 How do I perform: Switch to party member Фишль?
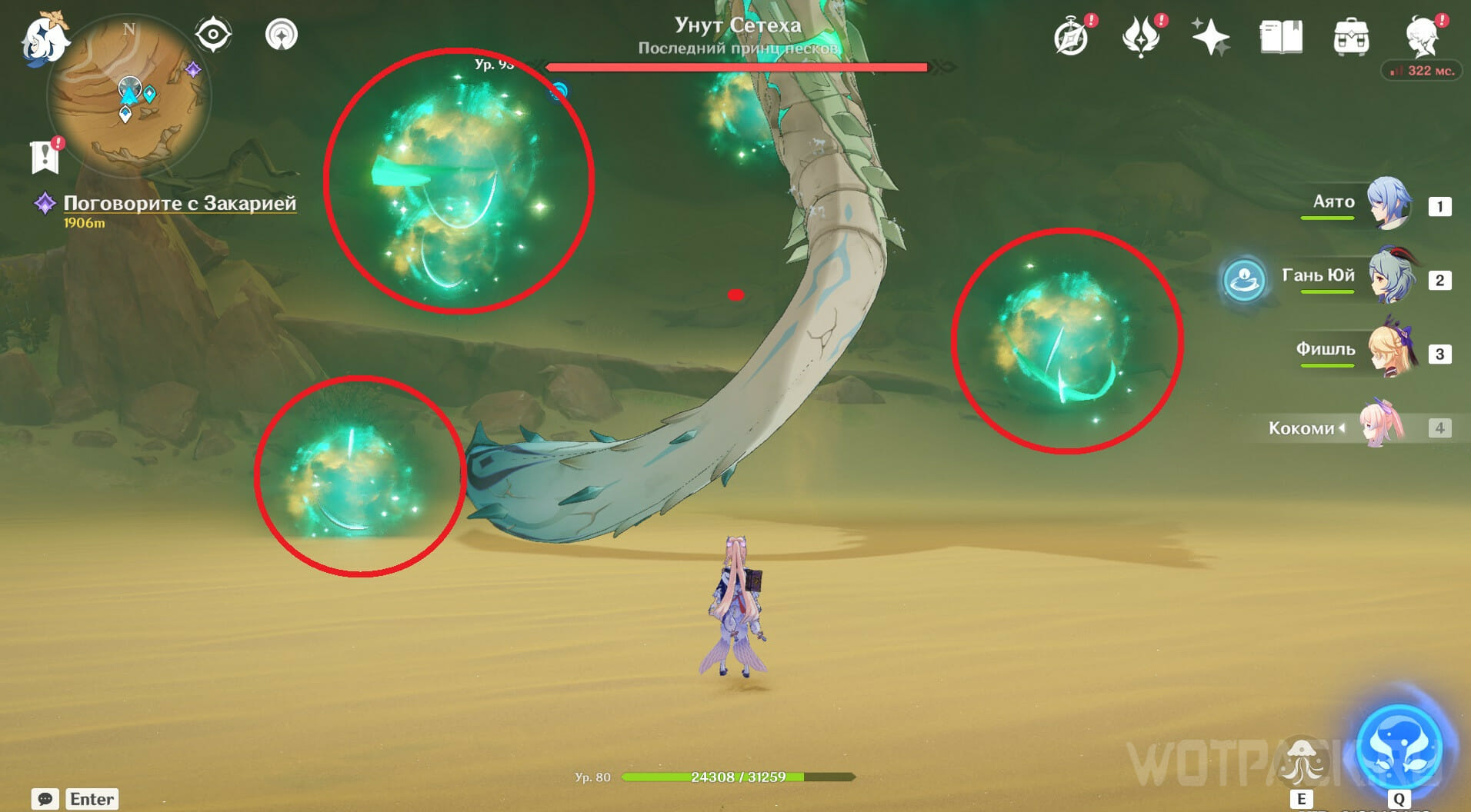tap(1391, 351)
